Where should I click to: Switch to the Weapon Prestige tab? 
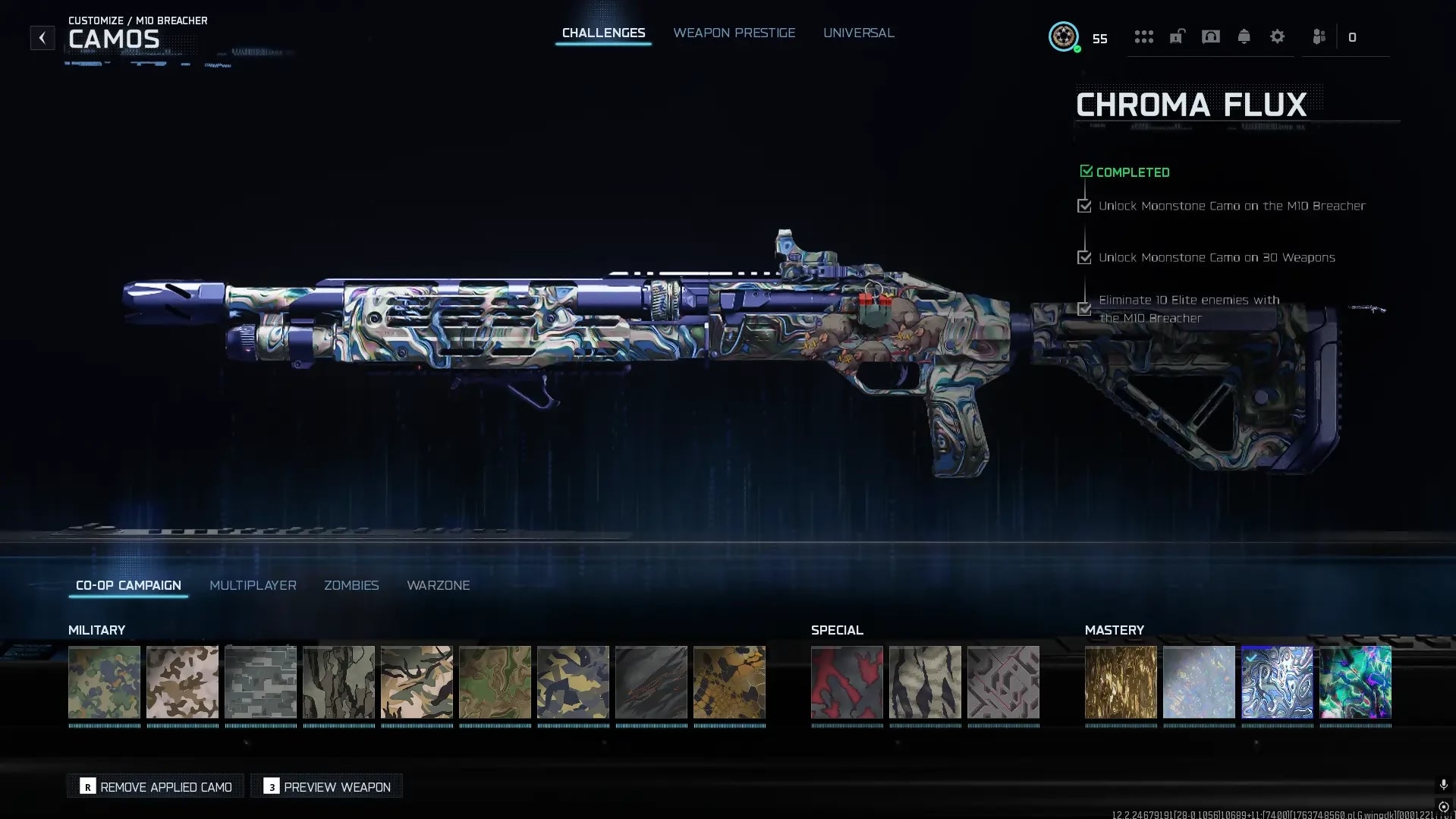[734, 33]
